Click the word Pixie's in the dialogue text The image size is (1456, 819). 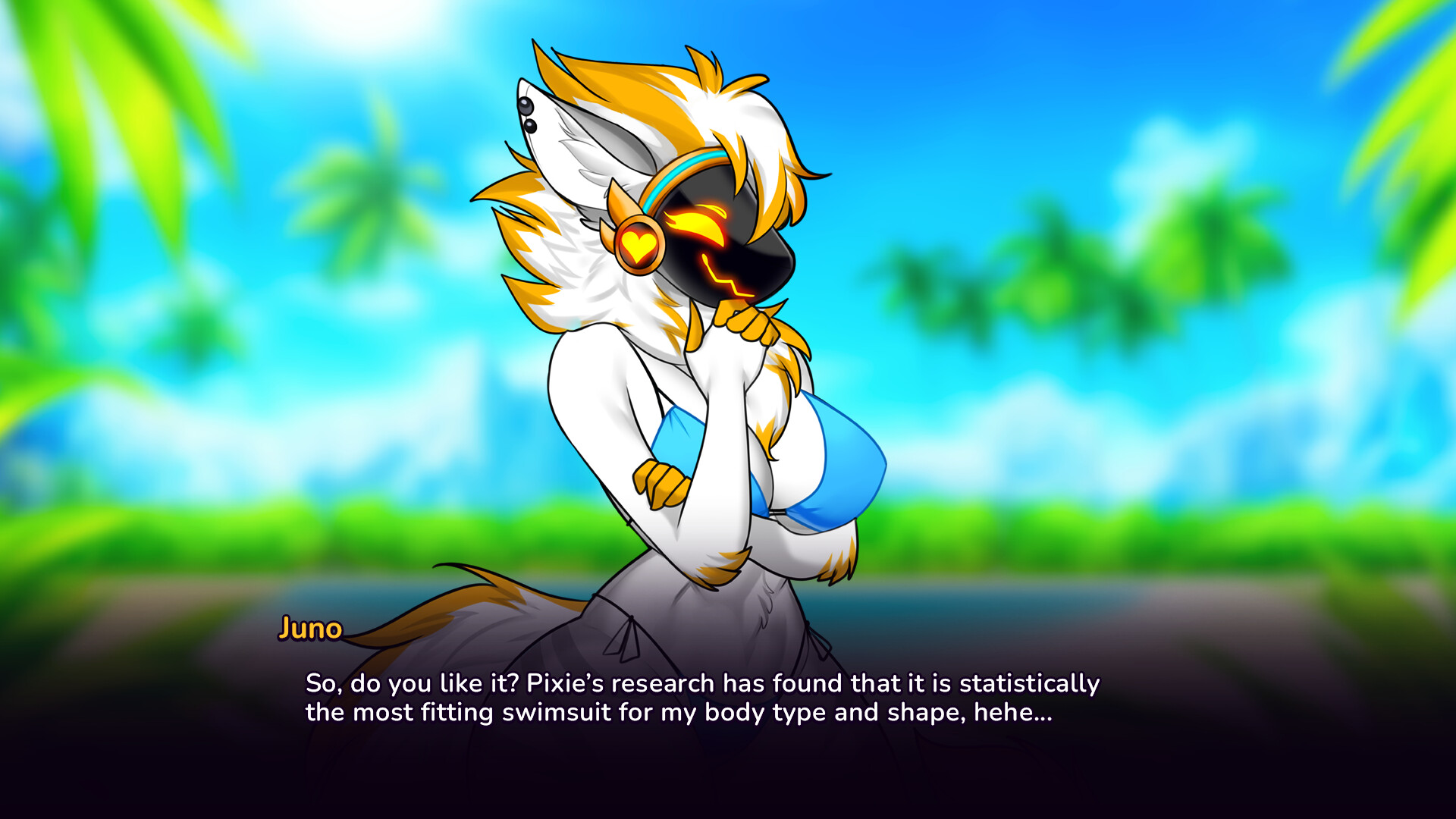(566, 682)
